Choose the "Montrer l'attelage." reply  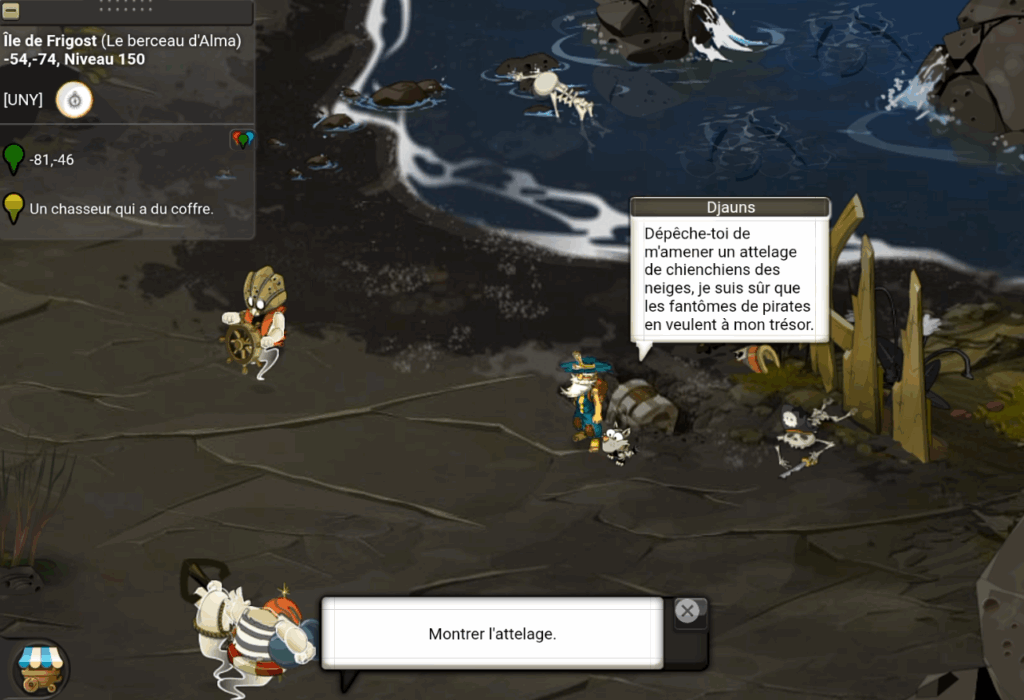(x=491, y=634)
